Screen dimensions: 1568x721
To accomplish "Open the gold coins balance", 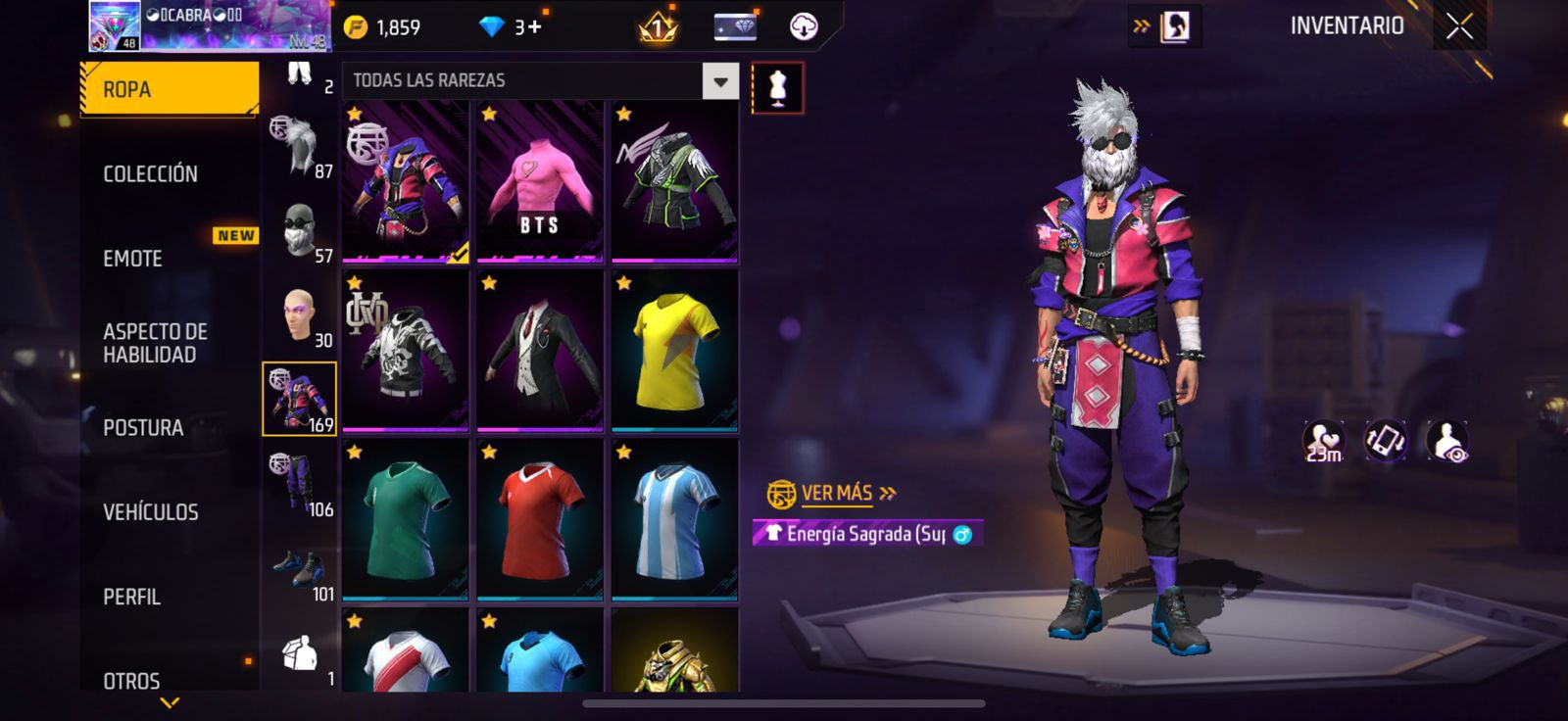I will click(384, 27).
